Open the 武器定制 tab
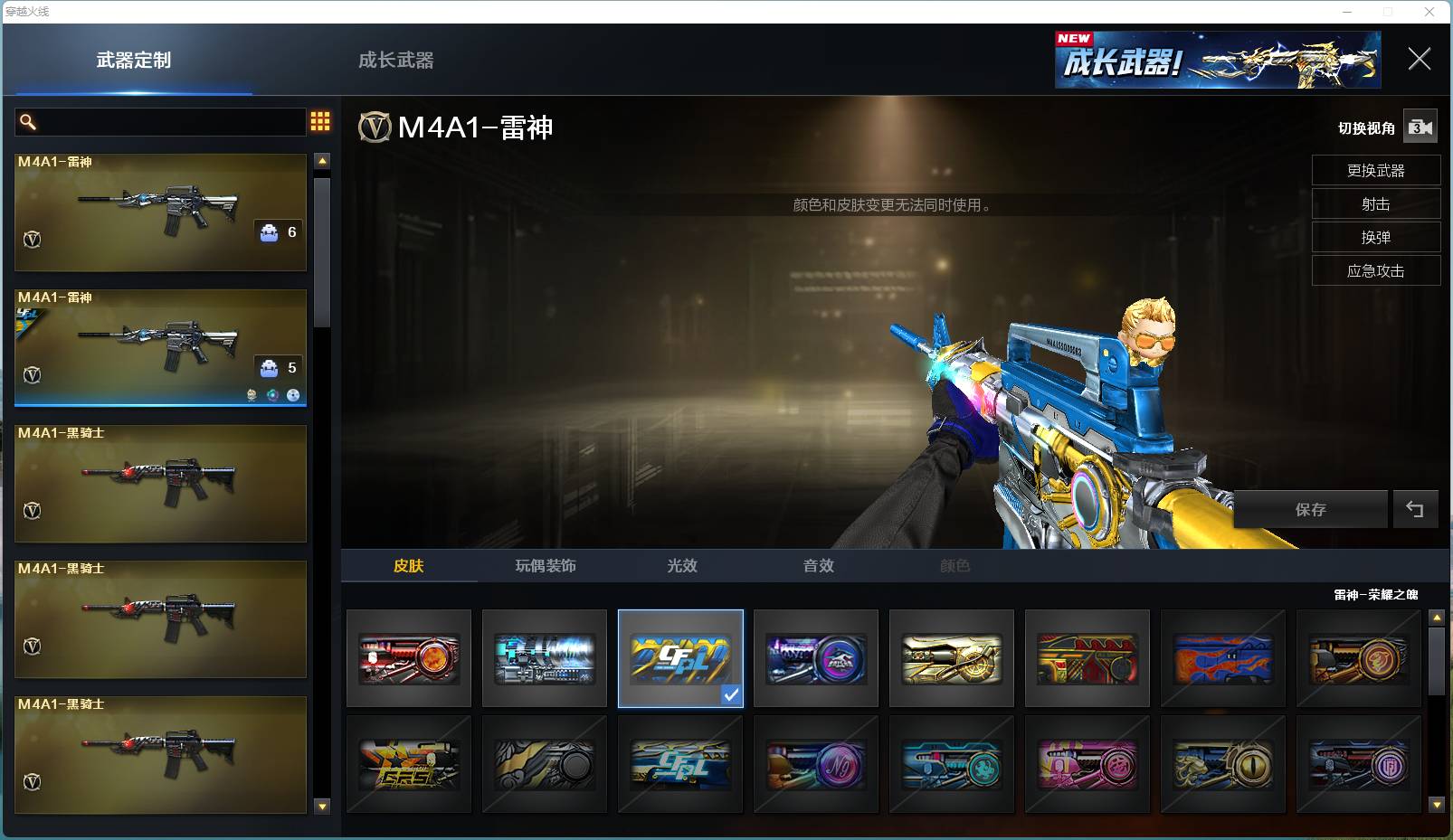Viewport: 1453px width, 840px height. pos(133,61)
